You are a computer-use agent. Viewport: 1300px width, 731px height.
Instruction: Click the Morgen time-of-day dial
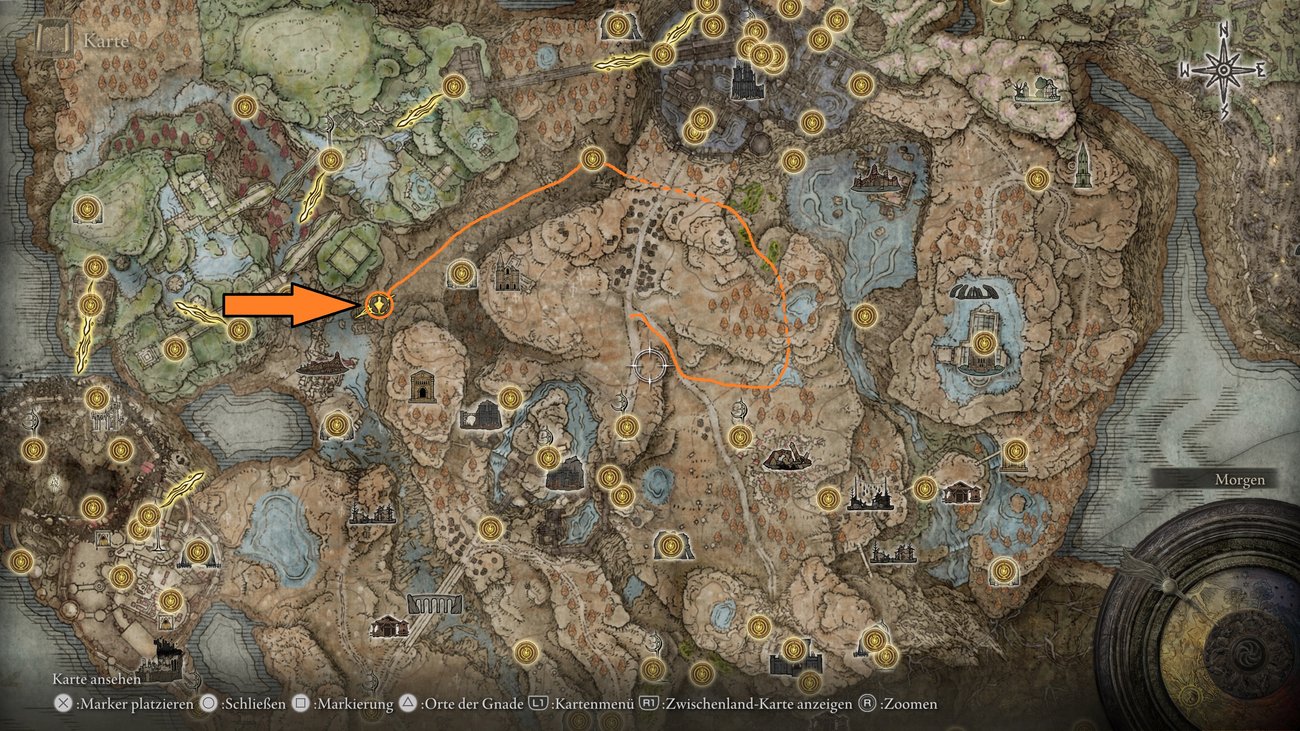[x=1240, y=480]
